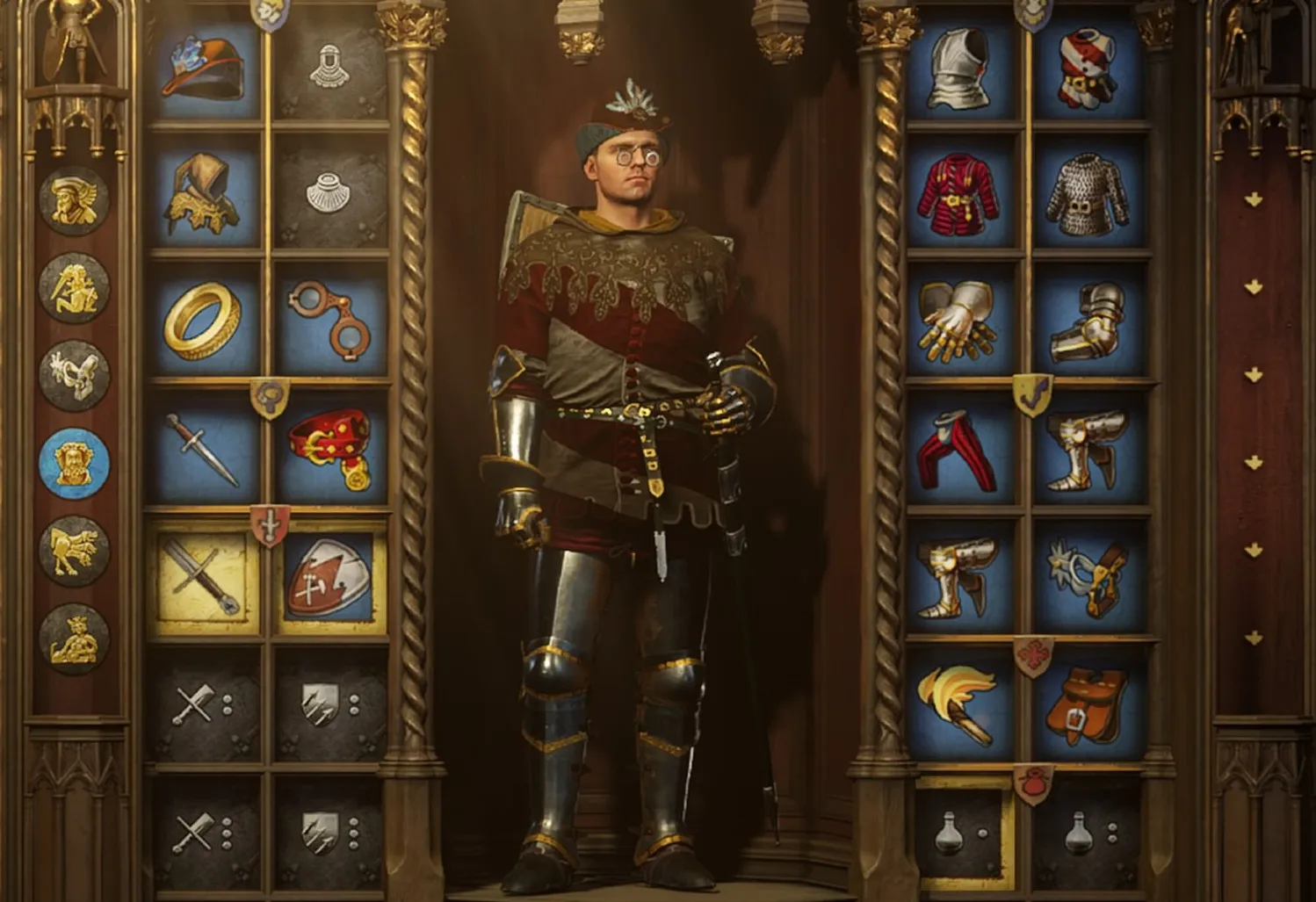Switch to the blue highlighted medallion tab
The image size is (1316, 902).
74,463
